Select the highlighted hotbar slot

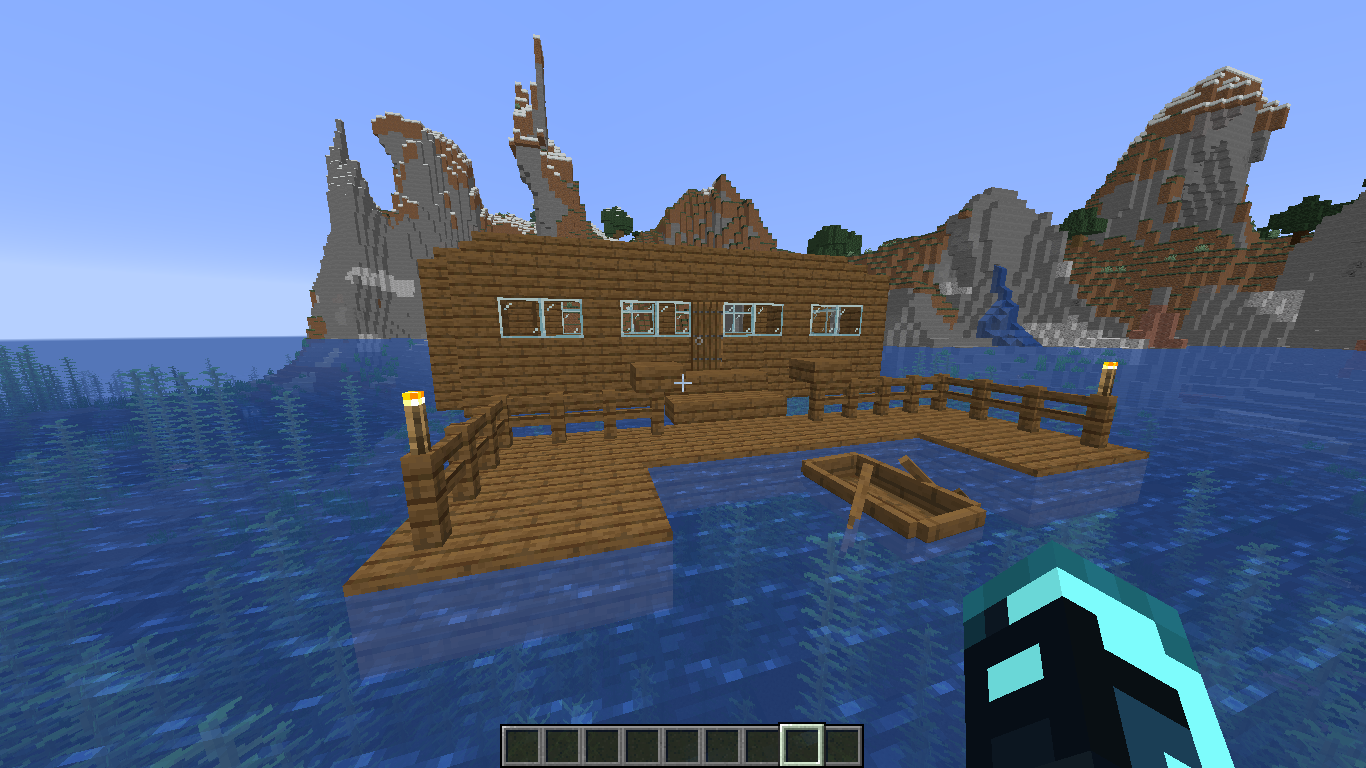tap(801, 745)
